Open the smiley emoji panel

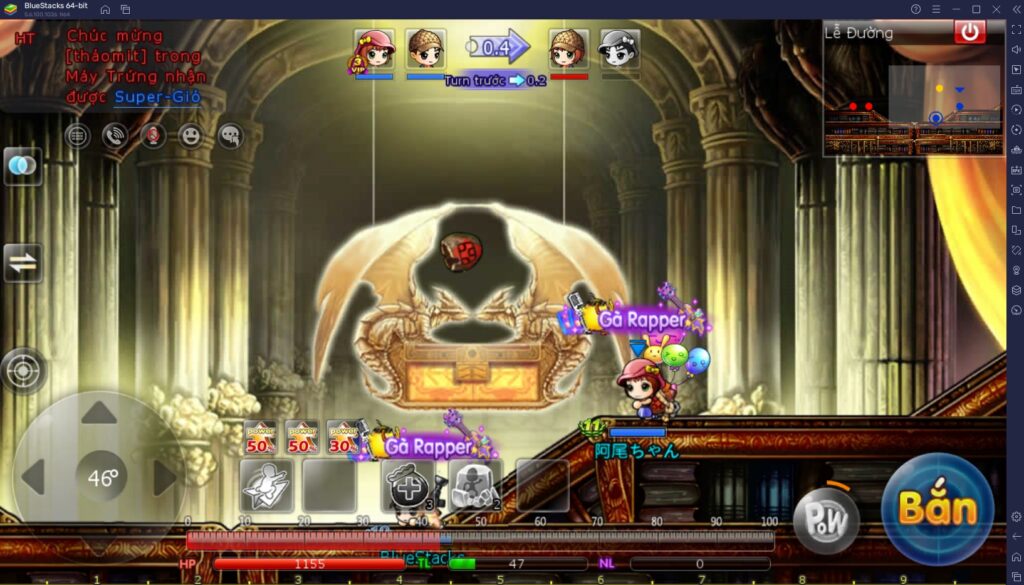(x=191, y=136)
